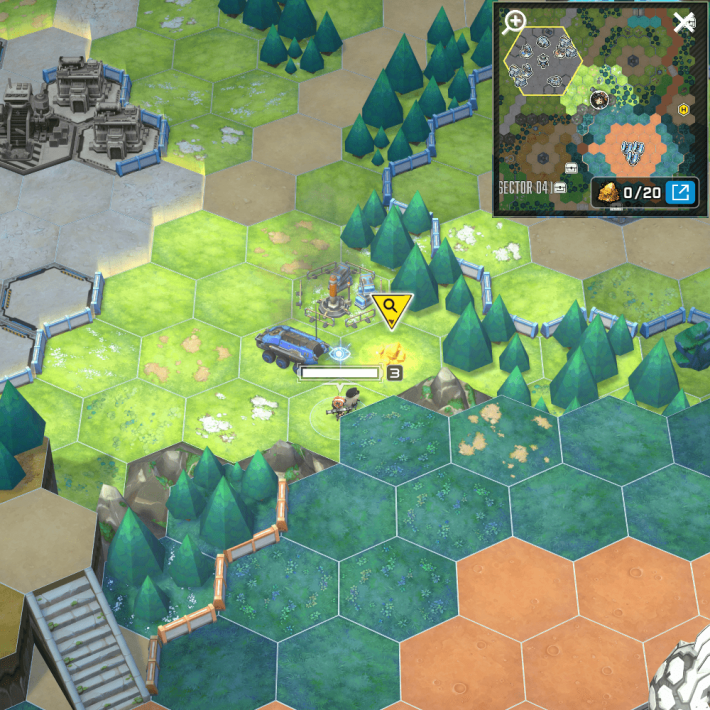Select the glowing blue eye icon by the vehicle
Image resolution: width=710 pixels, height=710 pixels.
[x=340, y=352]
